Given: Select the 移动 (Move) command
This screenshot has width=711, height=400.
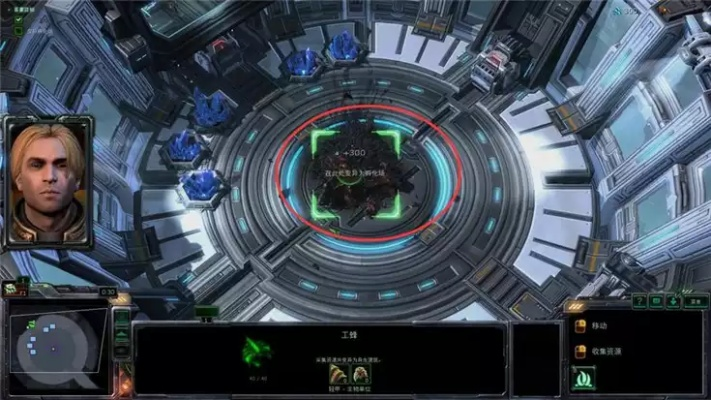Looking at the screenshot, I should pyautogui.click(x=582, y=326).
